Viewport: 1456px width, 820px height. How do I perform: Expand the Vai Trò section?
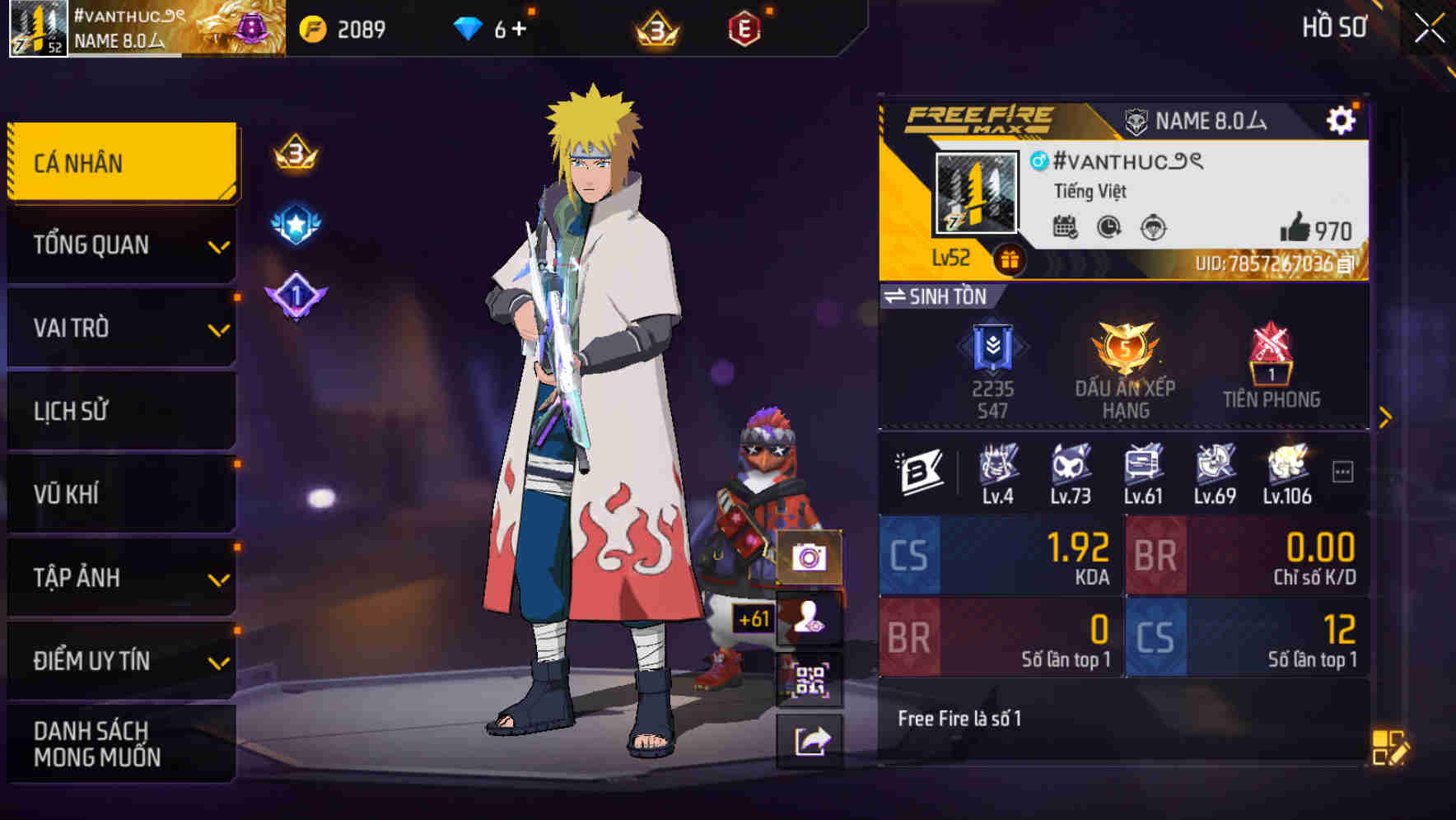point(121,328)
